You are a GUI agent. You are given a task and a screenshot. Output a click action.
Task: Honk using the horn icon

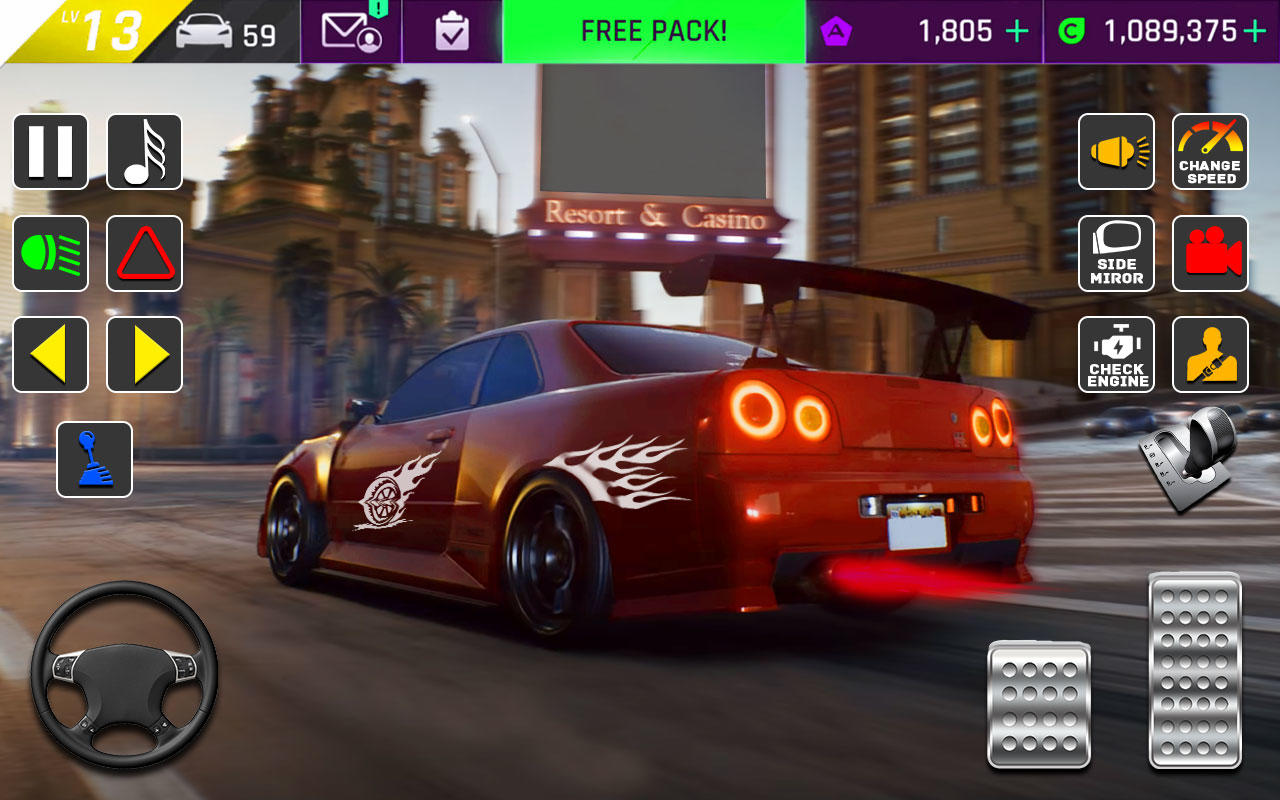point(1116,152)
